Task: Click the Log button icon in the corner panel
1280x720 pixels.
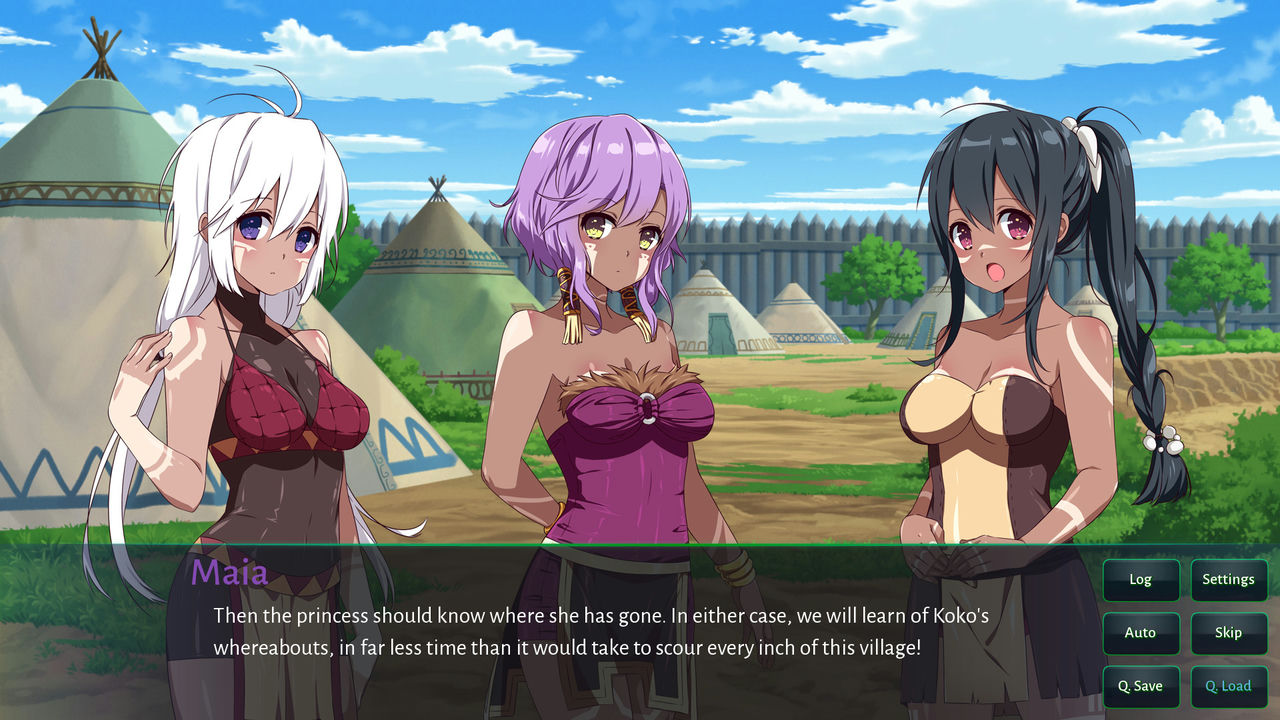Action: [1141, 579]
